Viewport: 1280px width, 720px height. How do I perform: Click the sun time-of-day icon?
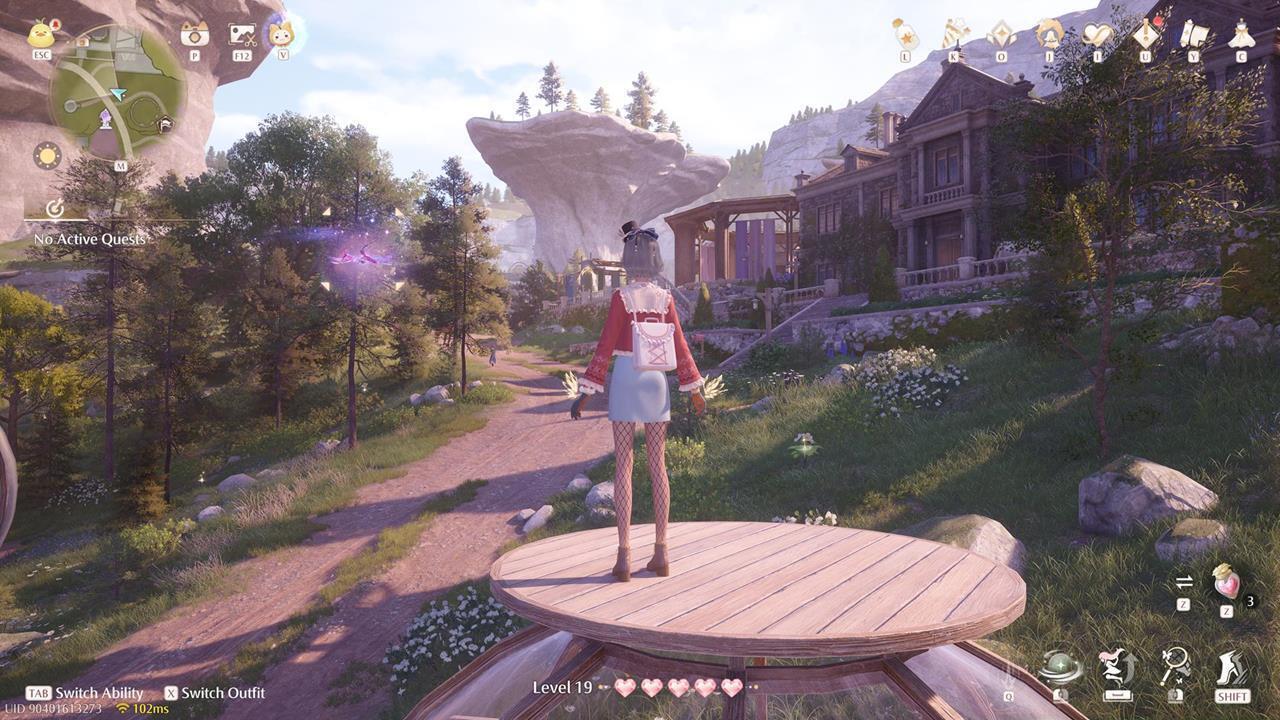(47, 156)
